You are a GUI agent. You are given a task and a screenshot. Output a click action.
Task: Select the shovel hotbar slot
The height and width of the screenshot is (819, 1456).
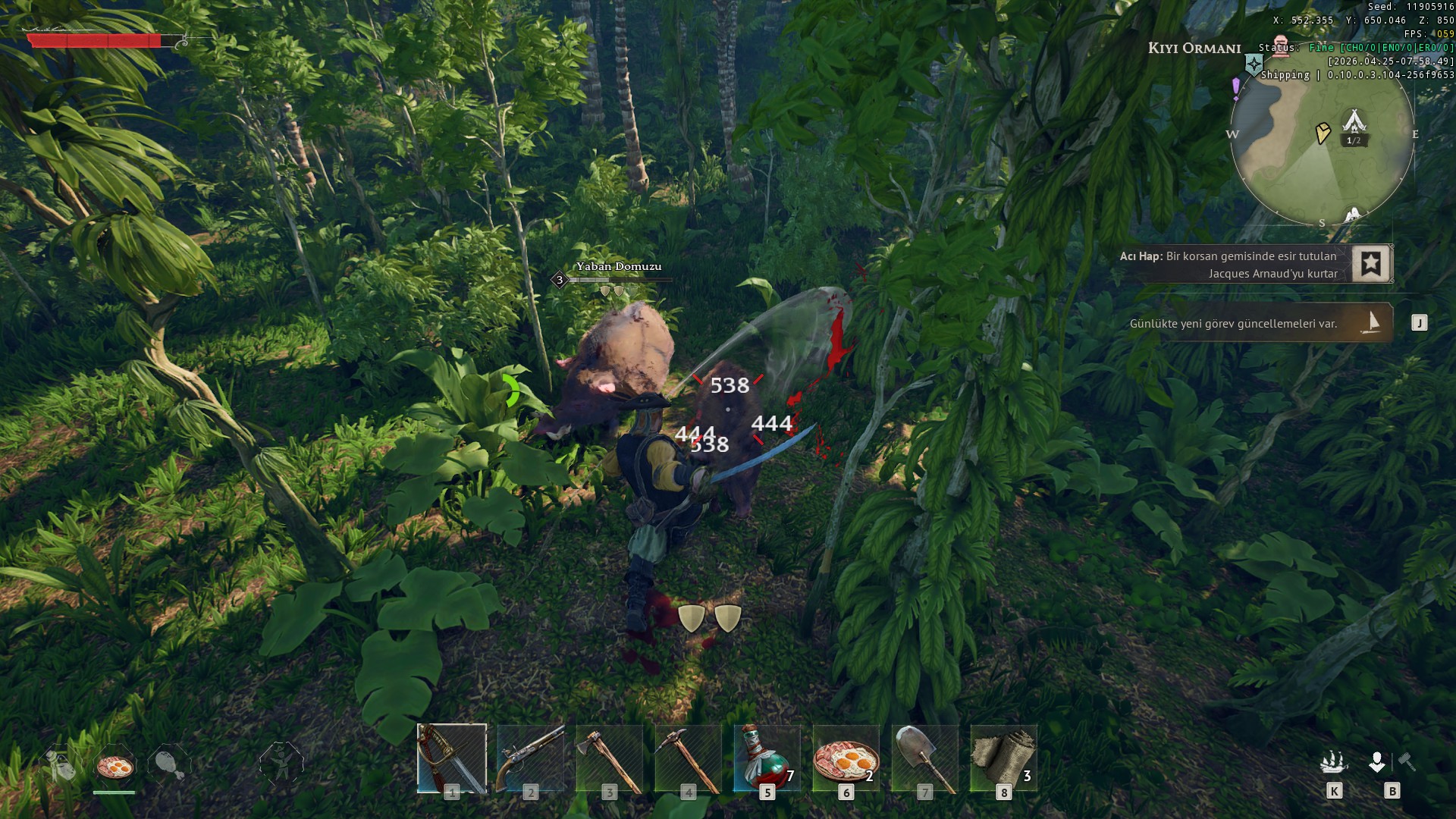point(924,758)
